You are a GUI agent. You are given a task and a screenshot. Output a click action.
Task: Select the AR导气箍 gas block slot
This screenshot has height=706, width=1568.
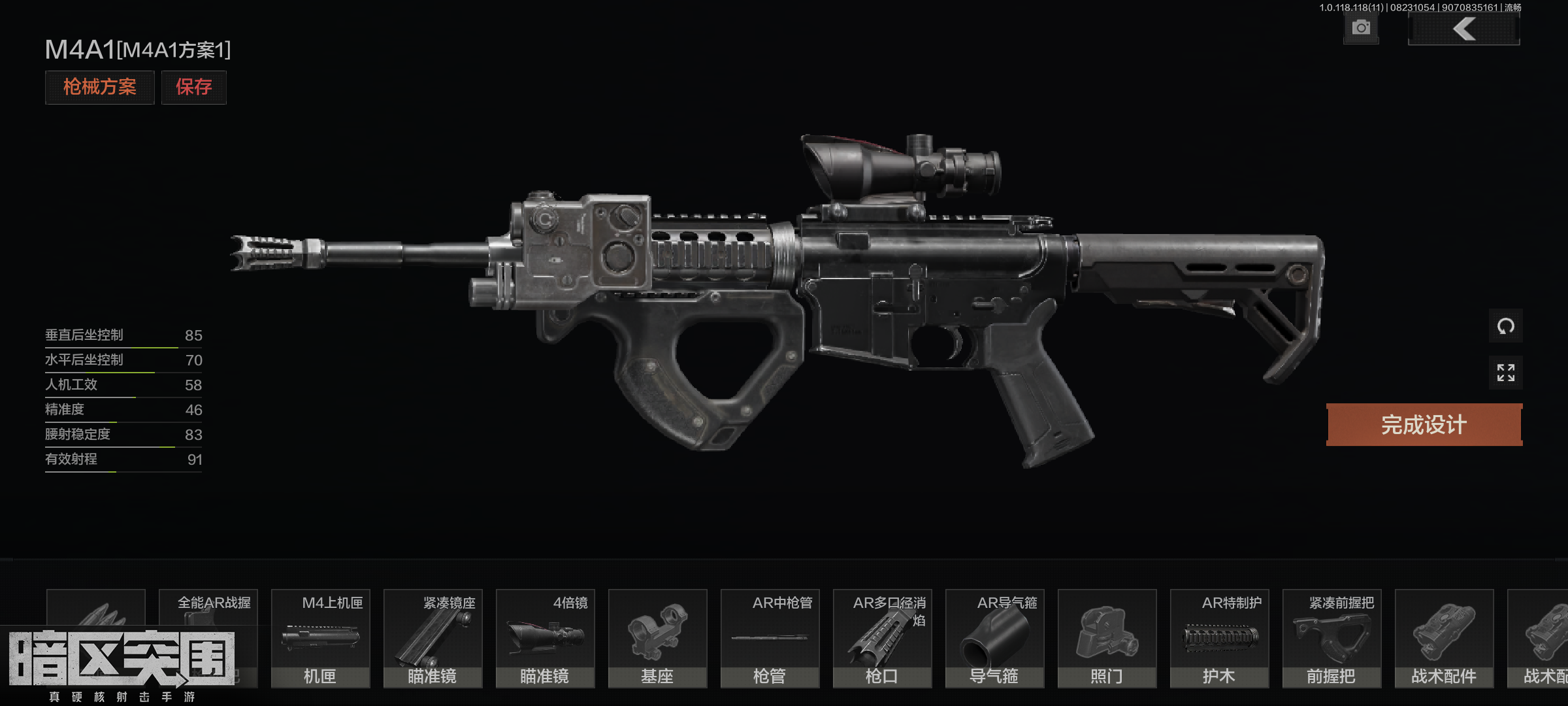point(994,638)
